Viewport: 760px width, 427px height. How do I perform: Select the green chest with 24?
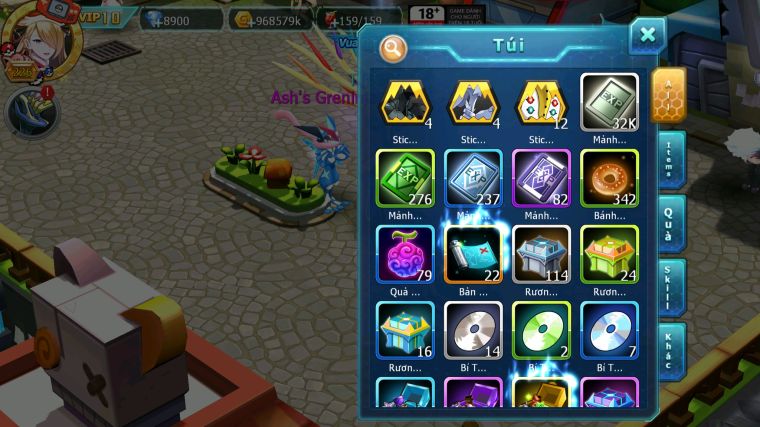(x=609, y=255)
